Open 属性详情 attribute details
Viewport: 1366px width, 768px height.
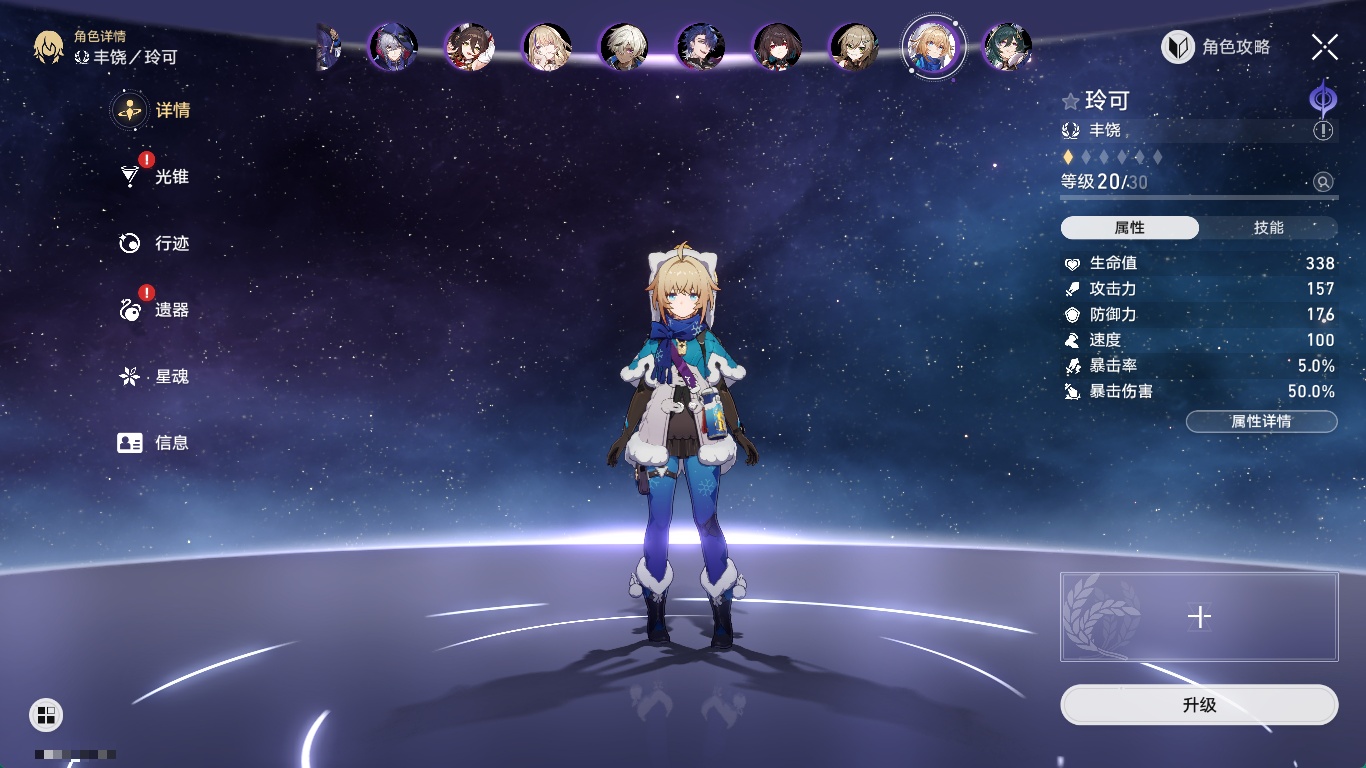coord(1261,422)
